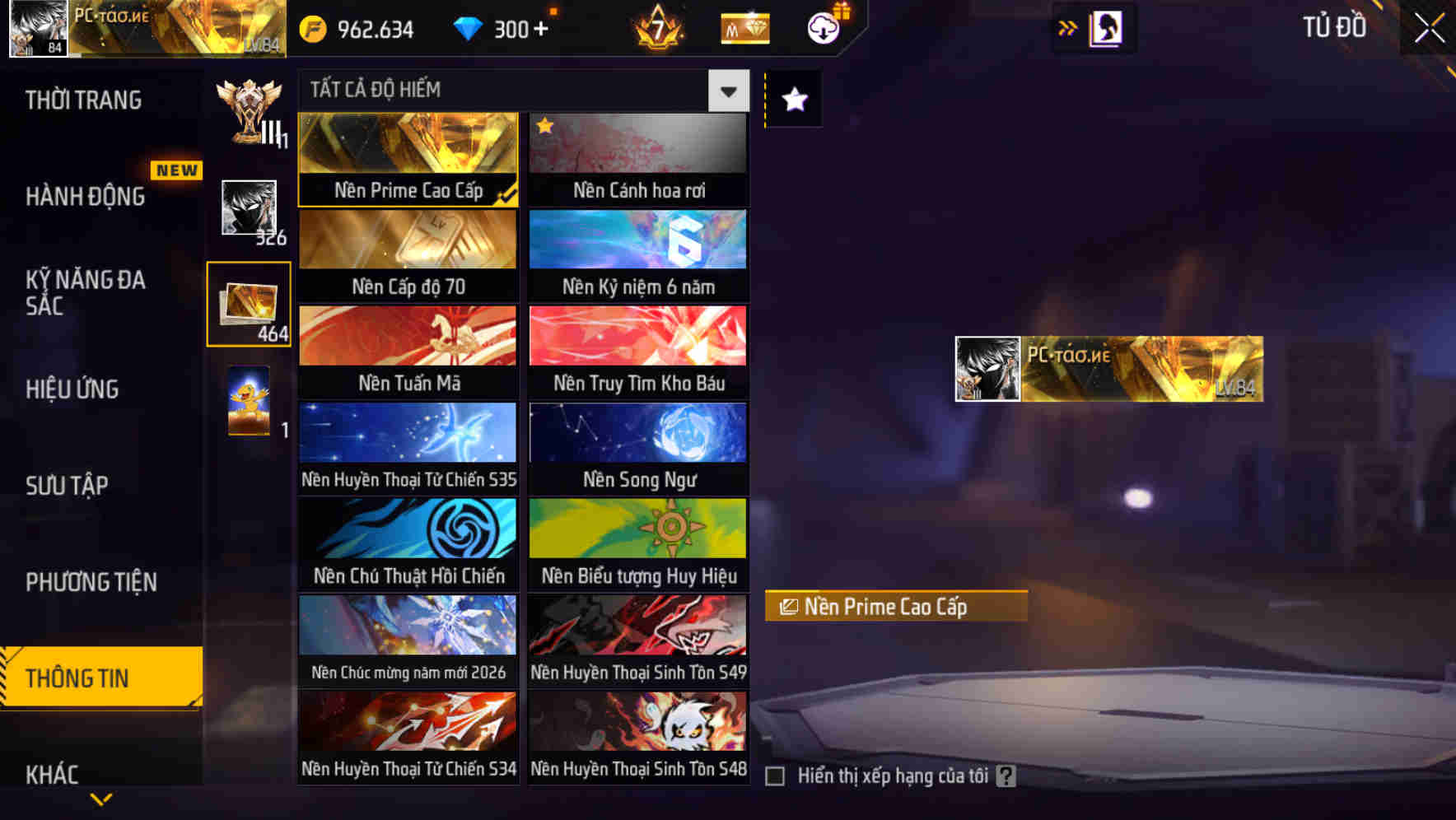Open the level 7 crown badge icon
This screenshot has height=820, width=1456.
pos(655,28)
